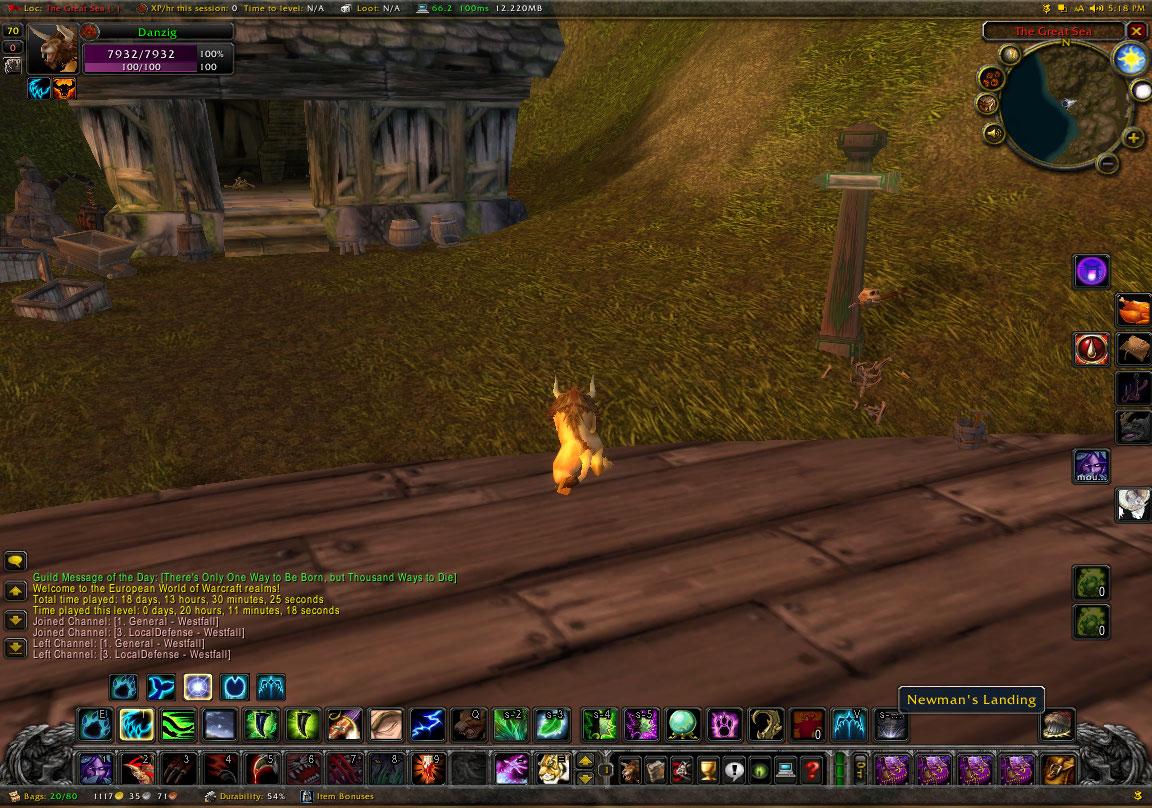Image resolution: width=1152 pixels, height=808 pixels.
Task: Zoom out the minimap with the minus button
Action: 1107,162
